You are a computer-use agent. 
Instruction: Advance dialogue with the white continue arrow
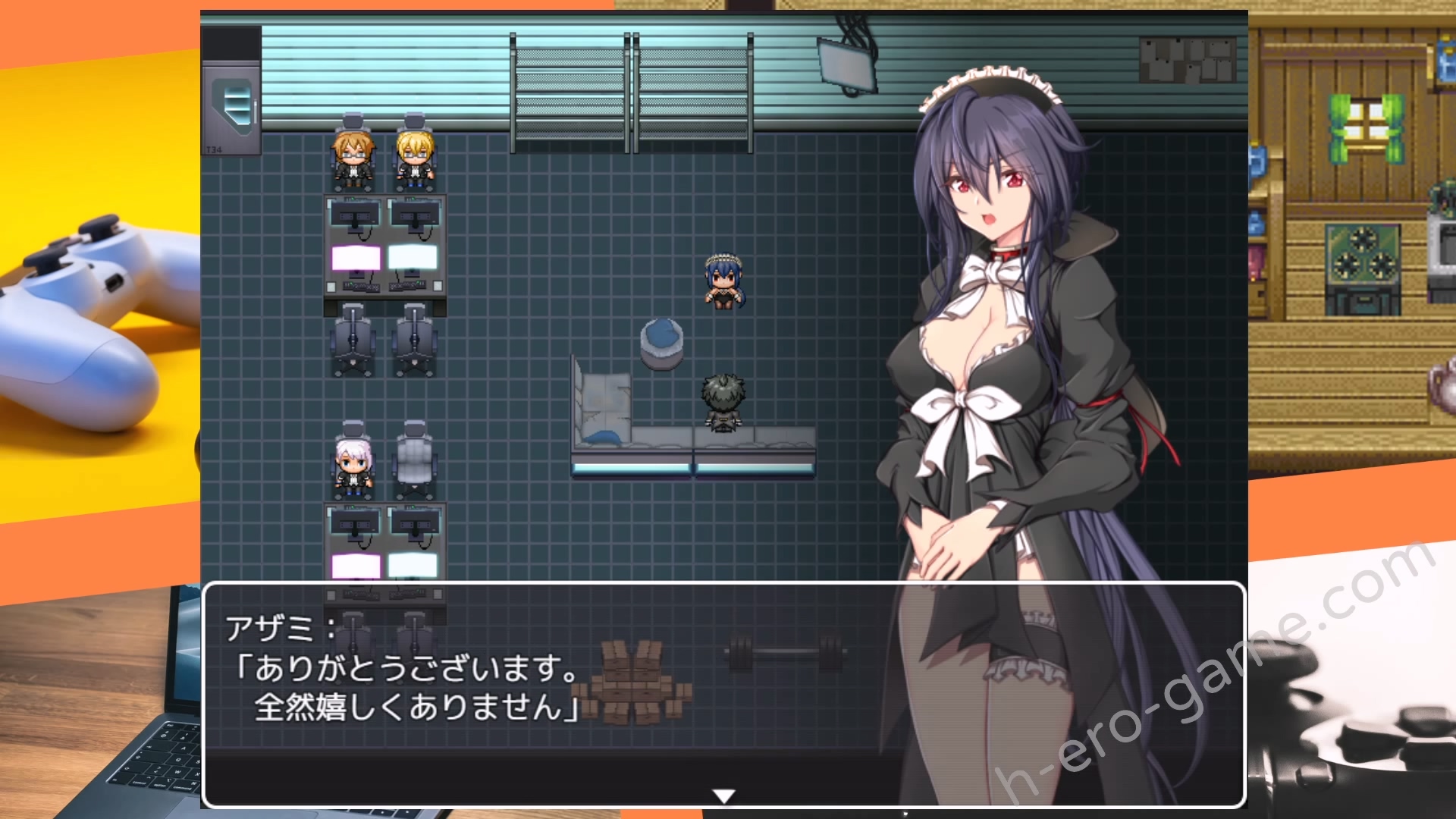[723, 795]
